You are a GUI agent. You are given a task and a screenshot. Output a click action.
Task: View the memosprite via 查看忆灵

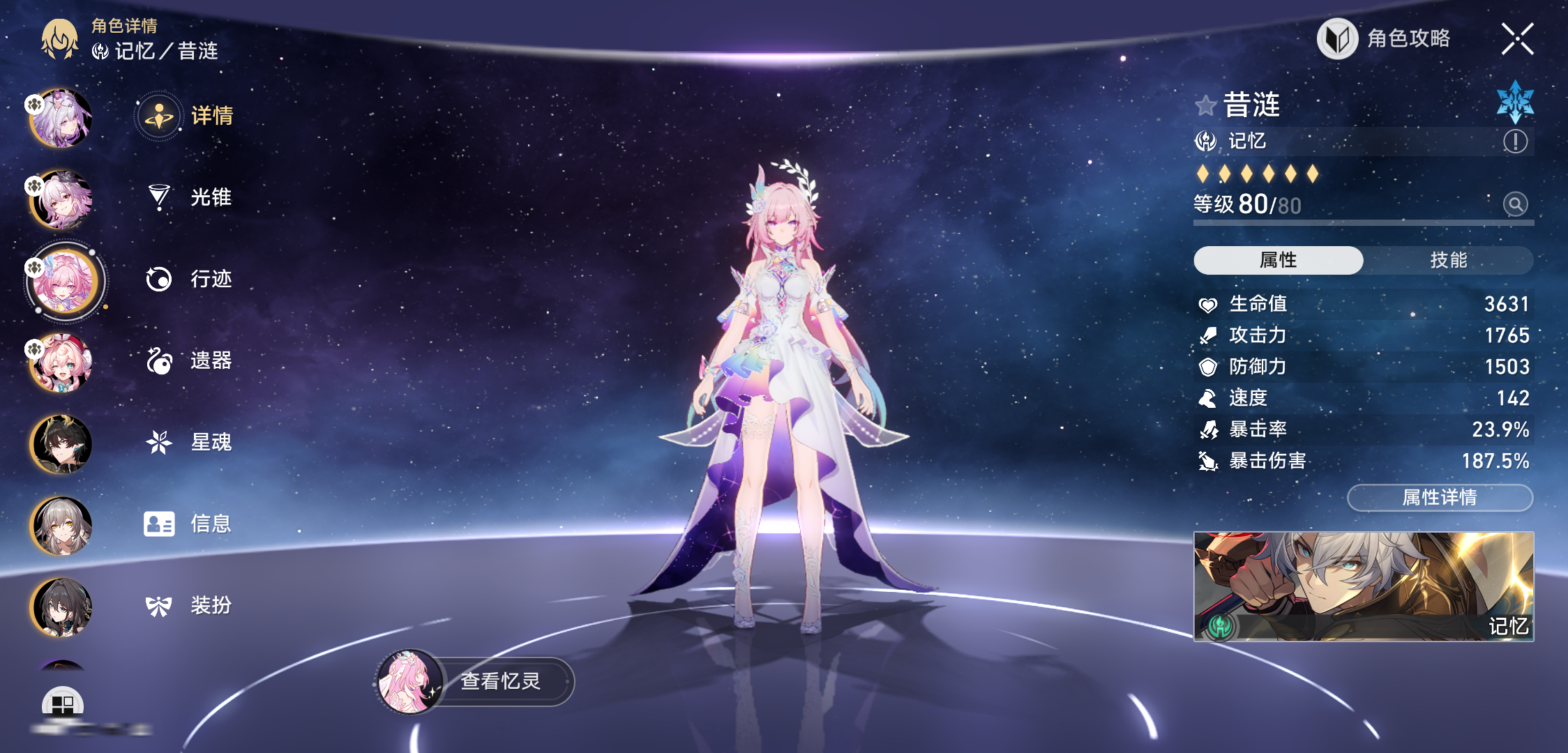pyautogui.click(x=476, y=681)
